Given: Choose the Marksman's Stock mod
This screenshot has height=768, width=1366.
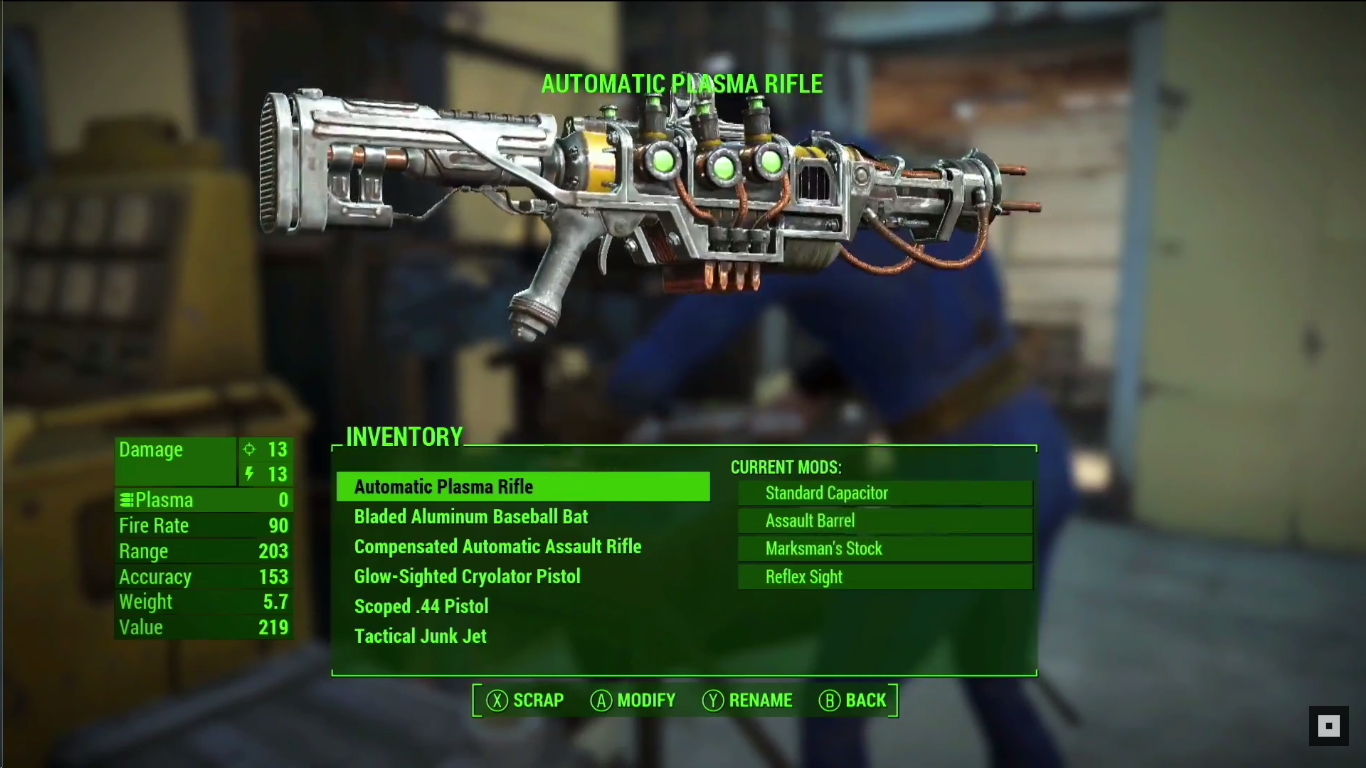Looking at the screenshot, I should click(884, 549).
